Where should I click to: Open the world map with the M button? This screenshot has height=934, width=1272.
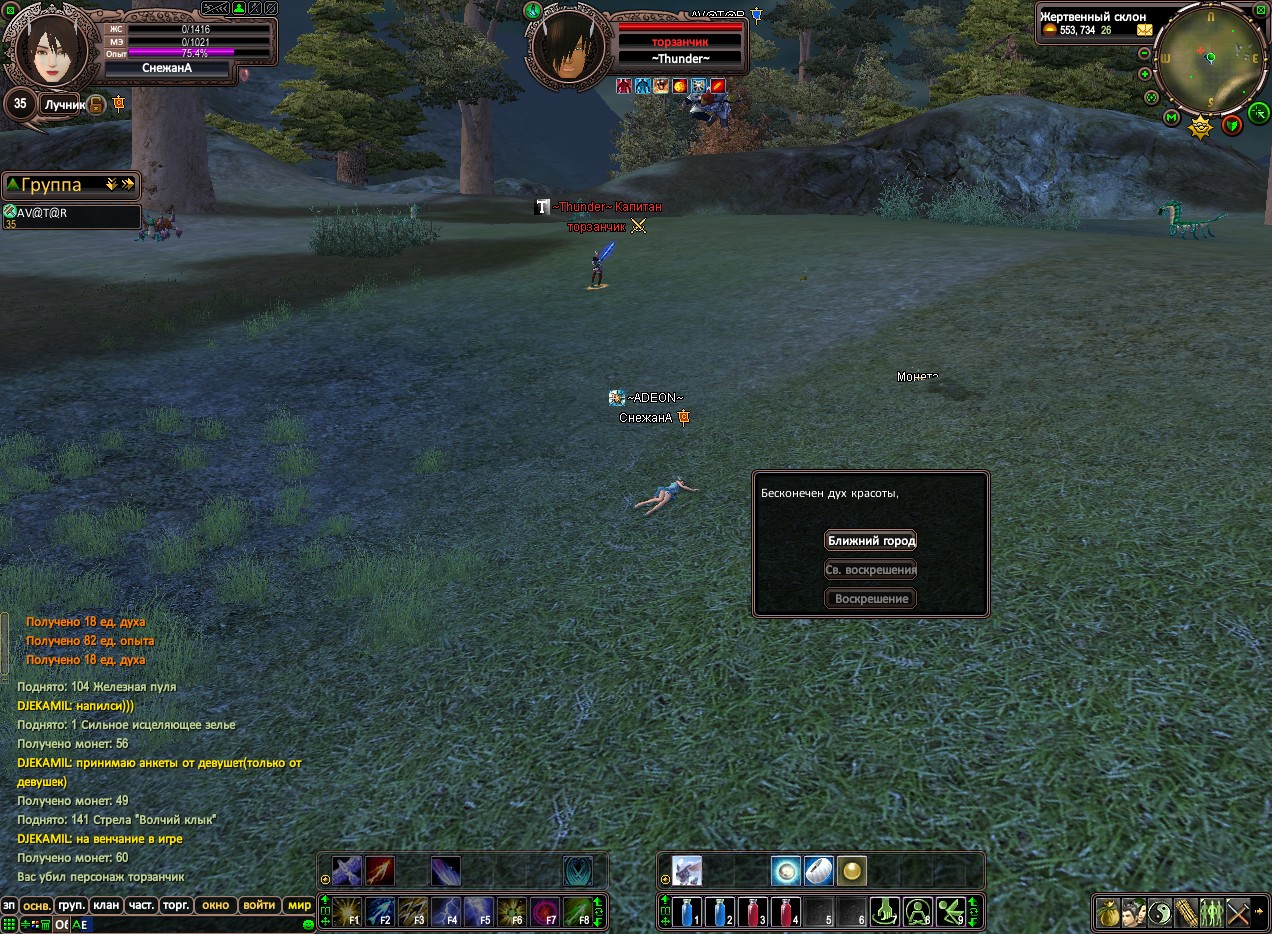1172,118
